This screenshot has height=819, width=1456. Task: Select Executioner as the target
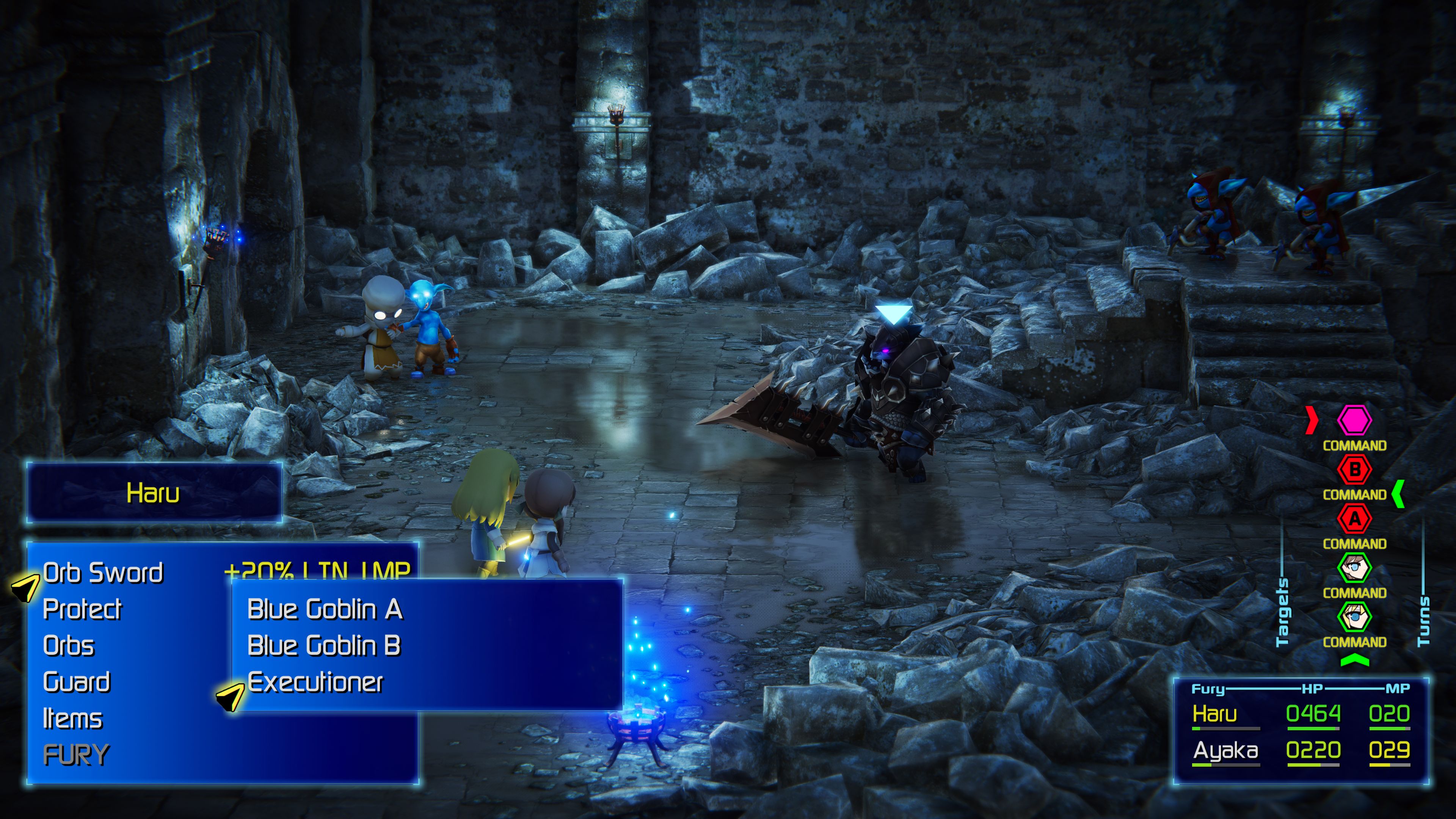[315, 682]
